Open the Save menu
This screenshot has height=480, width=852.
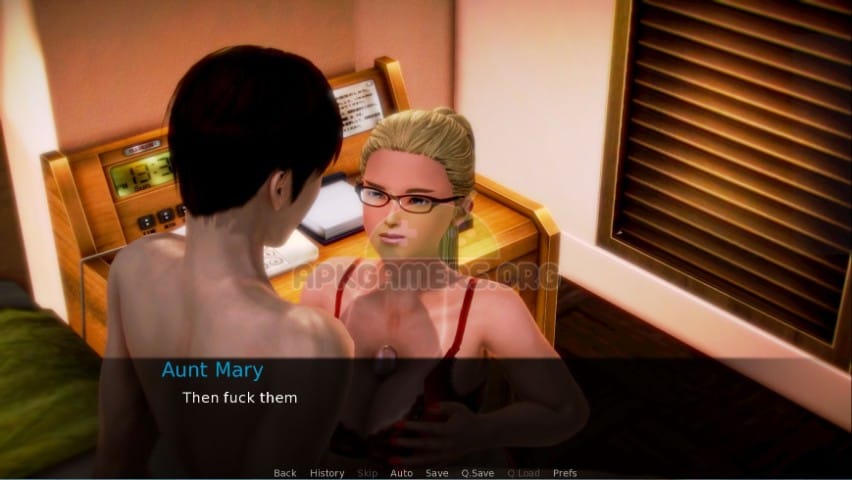[437, 473]
